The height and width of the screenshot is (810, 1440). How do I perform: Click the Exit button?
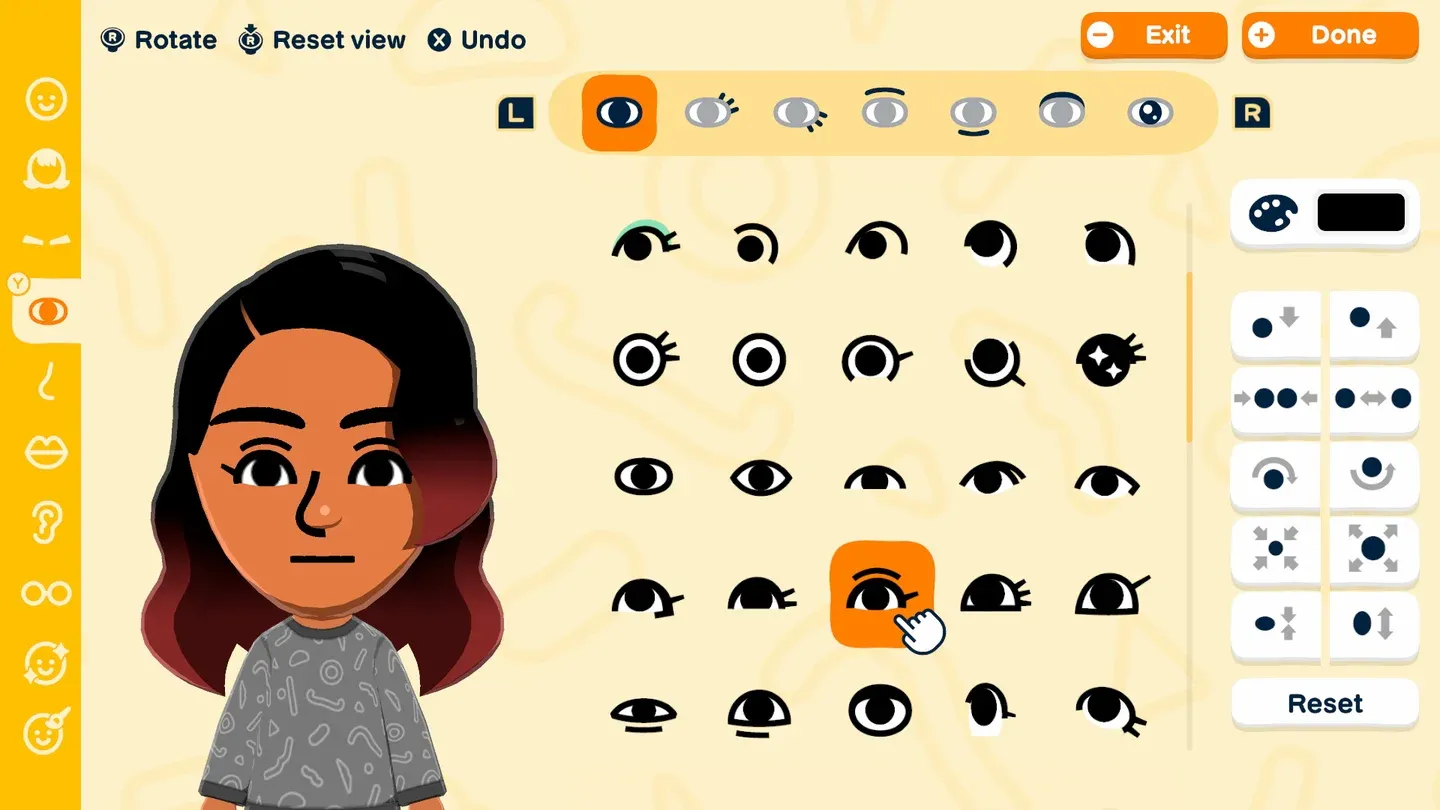click(1153, 35)
